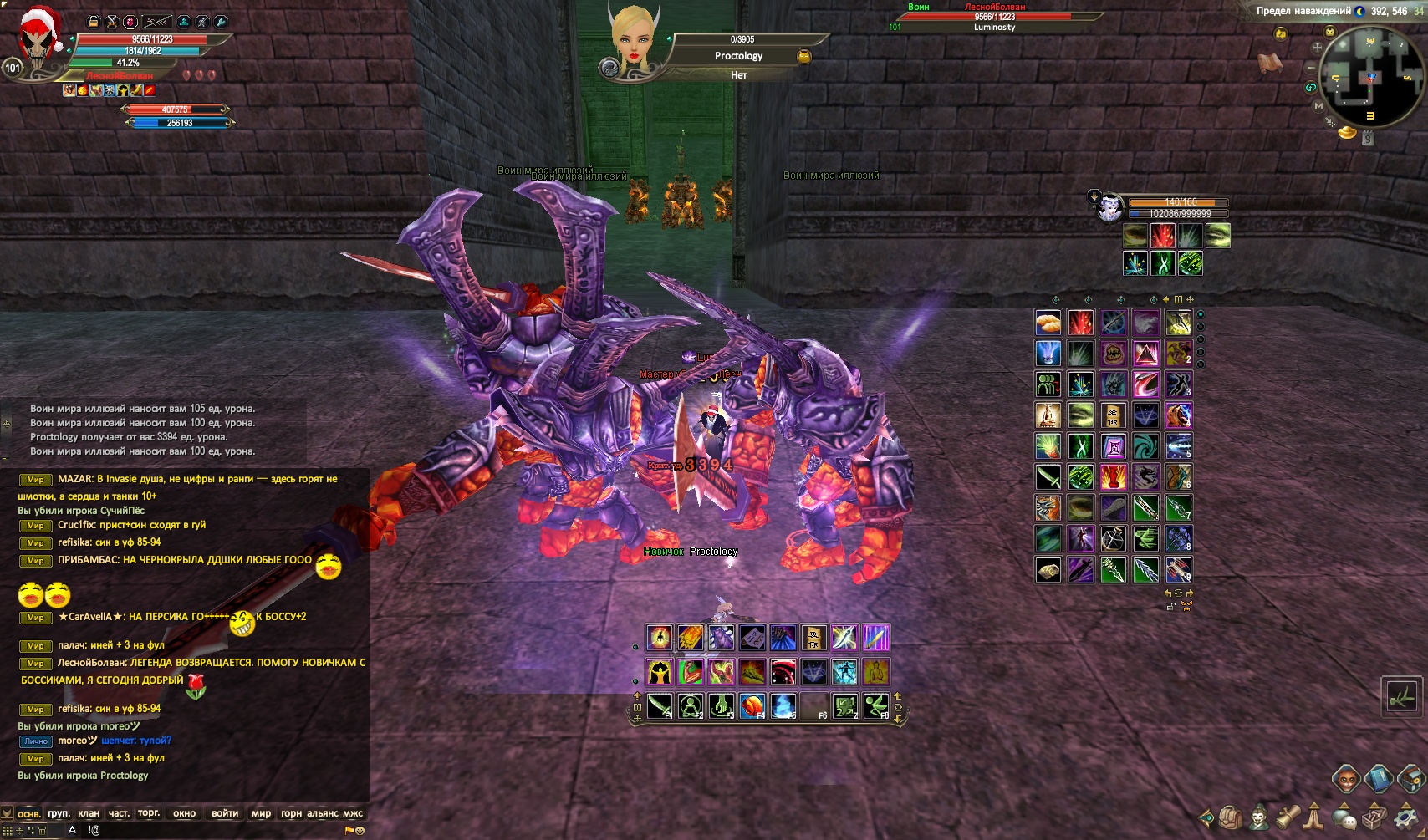Use the F1 sword attack skill
Viewport: 1428px width, 840px height.
coord(659,706)
